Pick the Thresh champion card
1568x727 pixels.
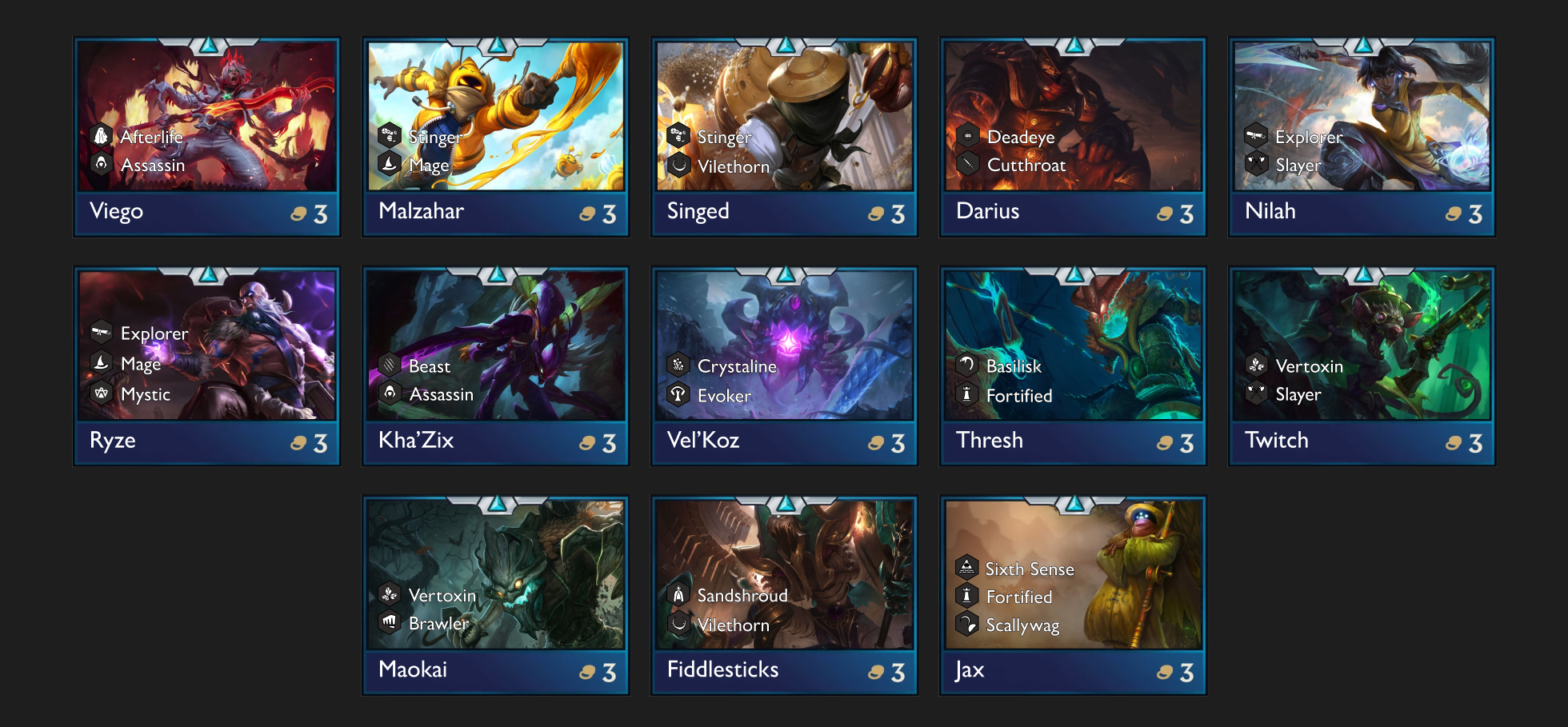(1073, 365)
